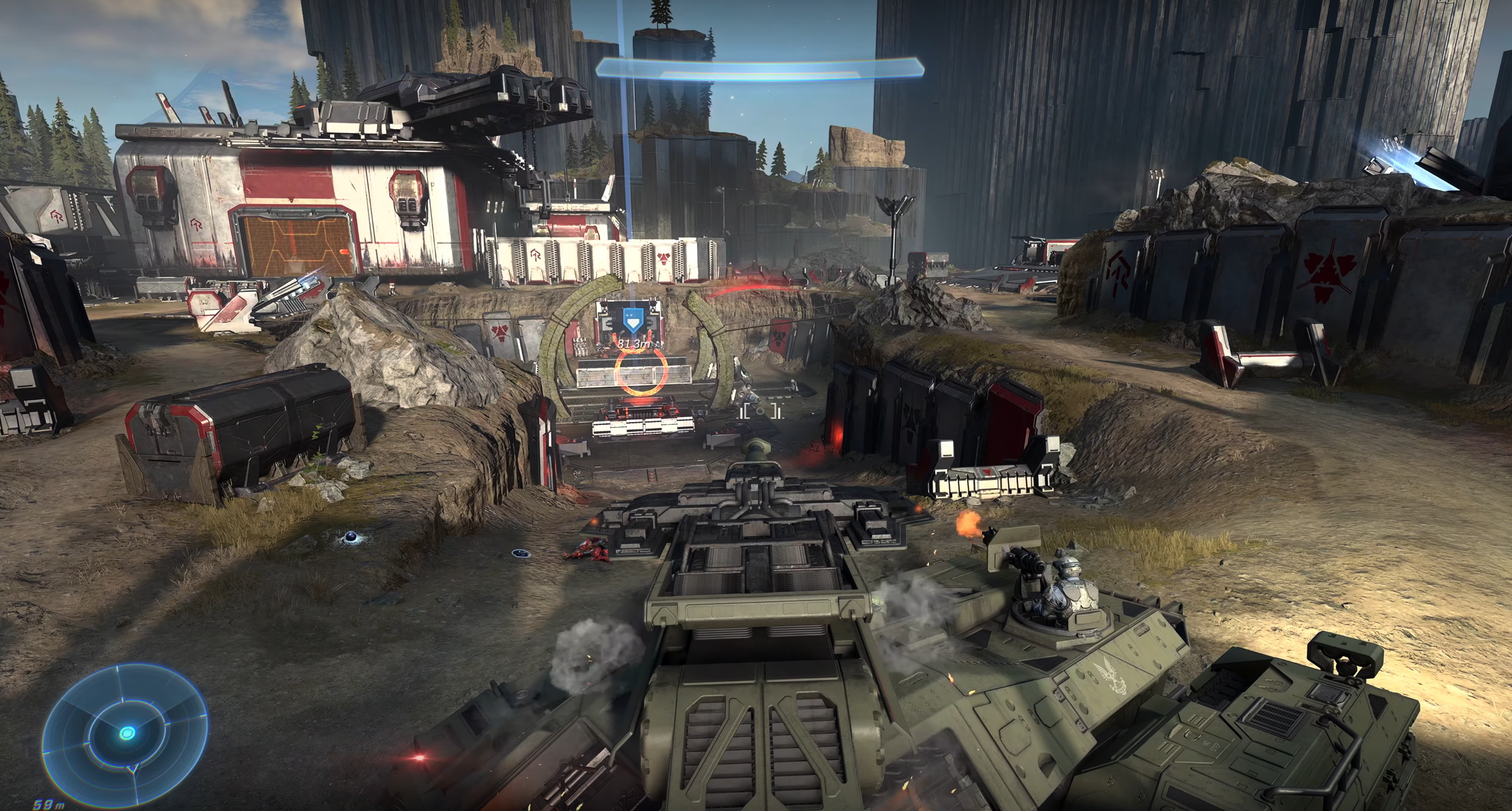Screen dimensions: 1512x811
Task: Click the circular motion tracker radar
Action: [126, 732]
